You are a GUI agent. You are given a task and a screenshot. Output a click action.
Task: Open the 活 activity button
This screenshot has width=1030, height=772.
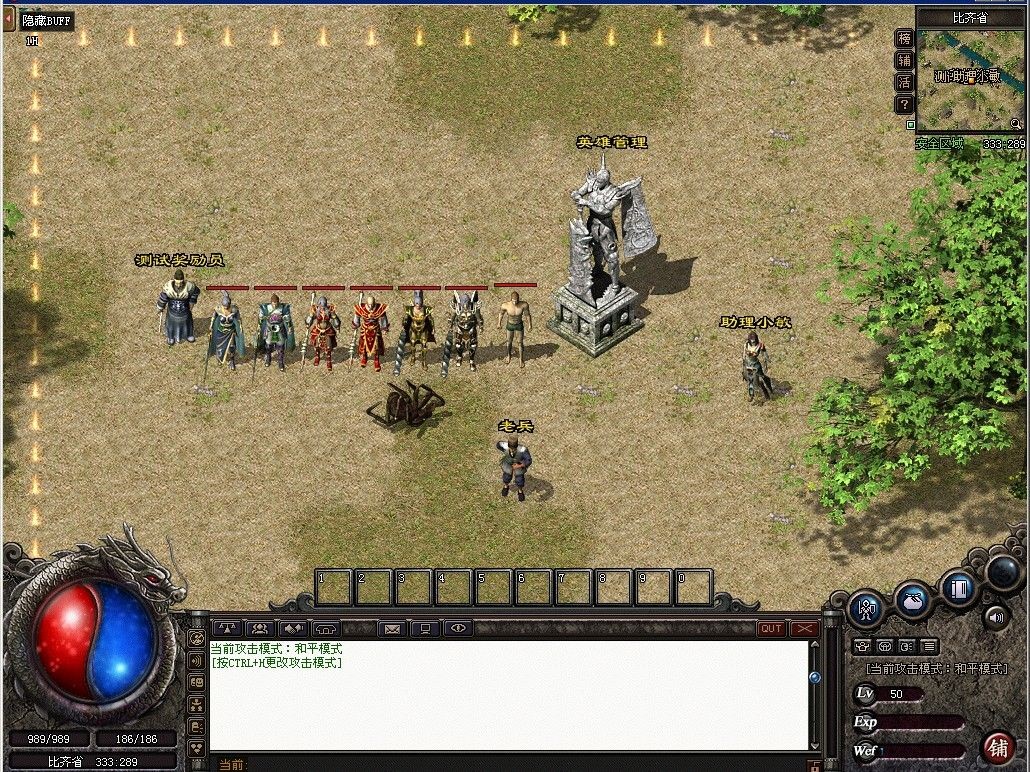click(904, 82)
